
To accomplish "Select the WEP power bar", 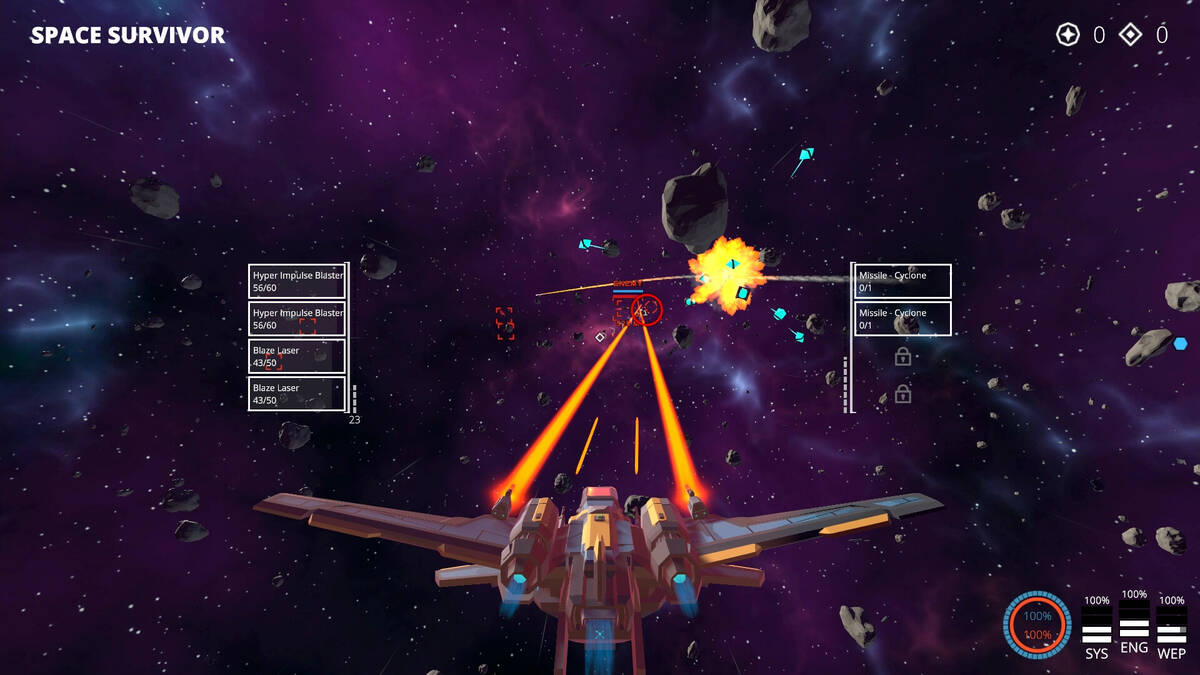I will 1171,626.
